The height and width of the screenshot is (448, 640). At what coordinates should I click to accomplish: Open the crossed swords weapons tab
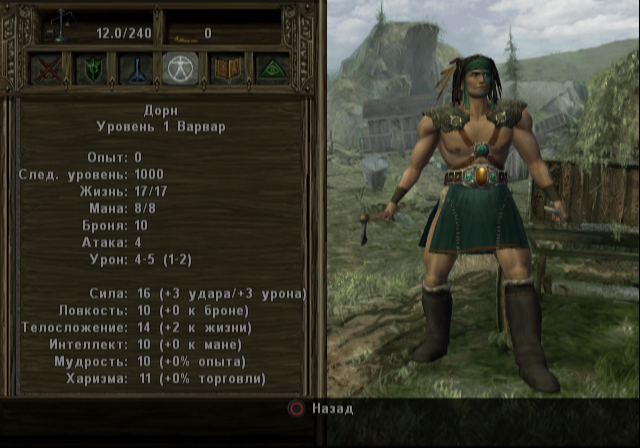tap(46, 69)
